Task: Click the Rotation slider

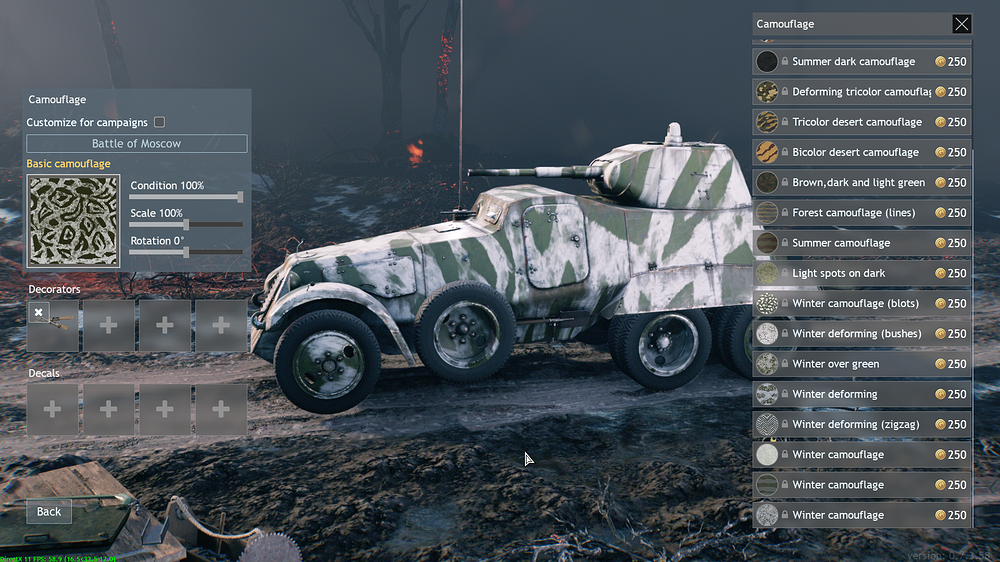Action: coord(186,252)
